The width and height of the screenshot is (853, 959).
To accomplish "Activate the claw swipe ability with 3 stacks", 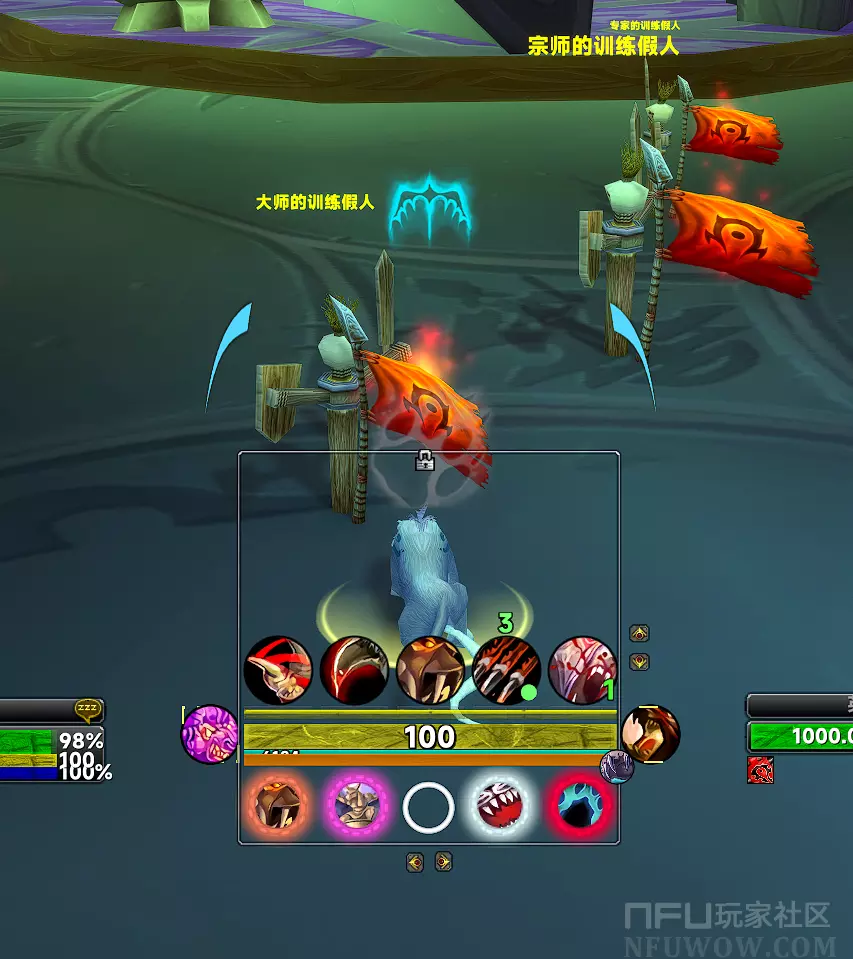I will click(506, 670).
